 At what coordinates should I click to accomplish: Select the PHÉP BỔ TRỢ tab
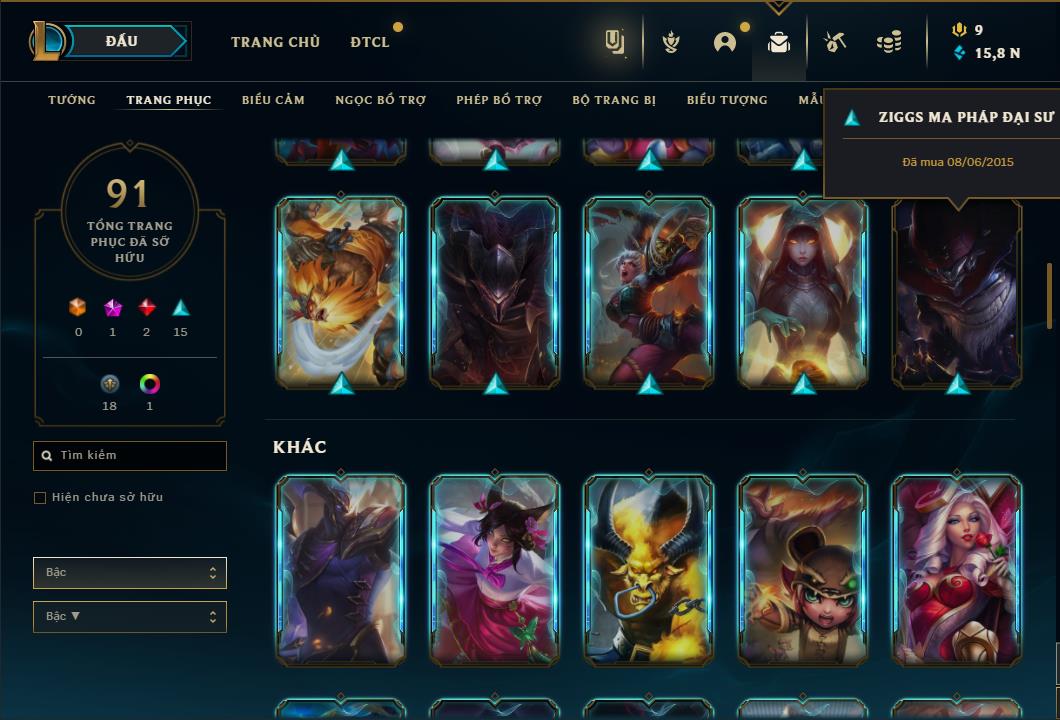[499, 100]
